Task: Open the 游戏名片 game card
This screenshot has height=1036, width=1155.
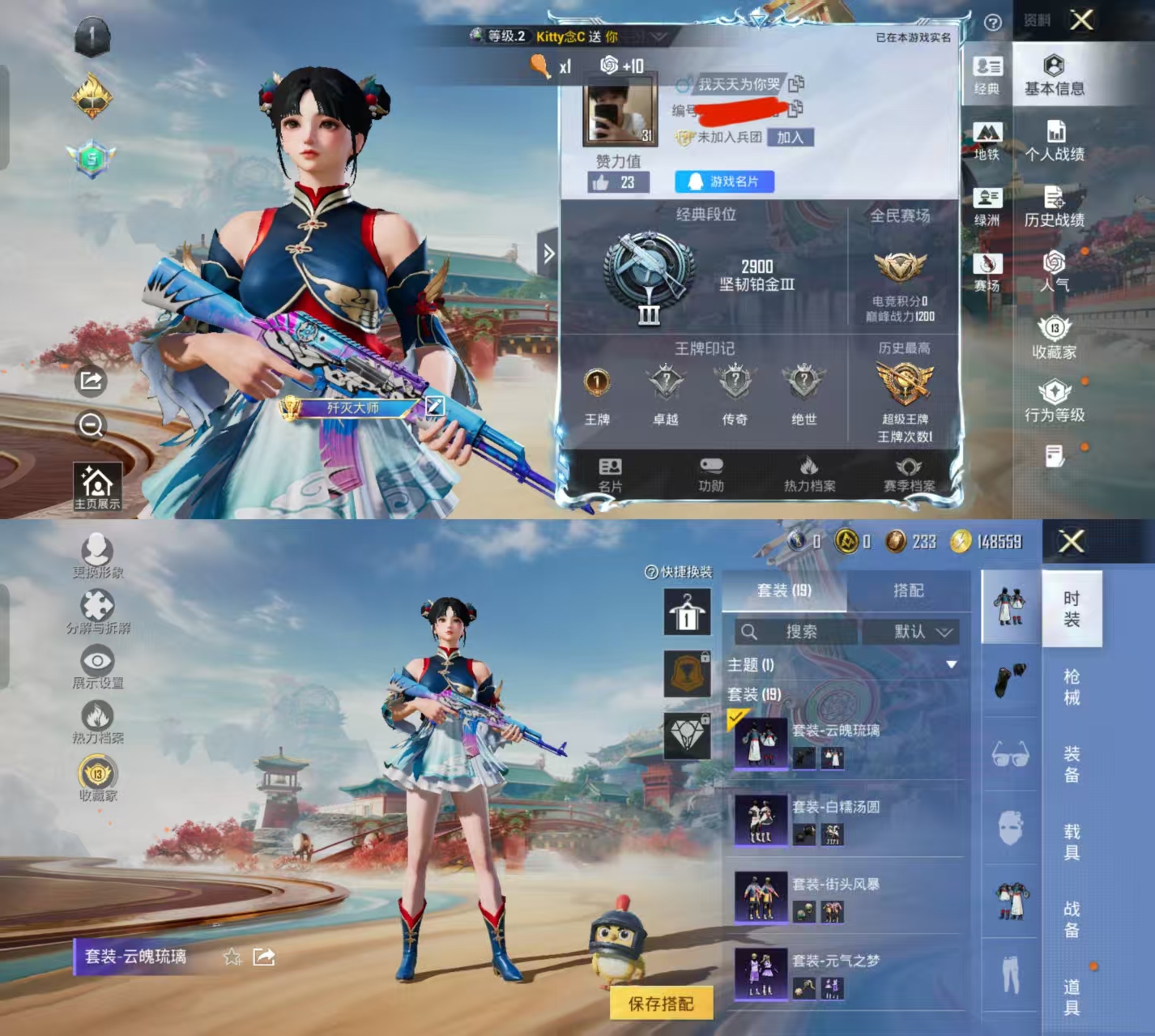Action: point(724,181)
